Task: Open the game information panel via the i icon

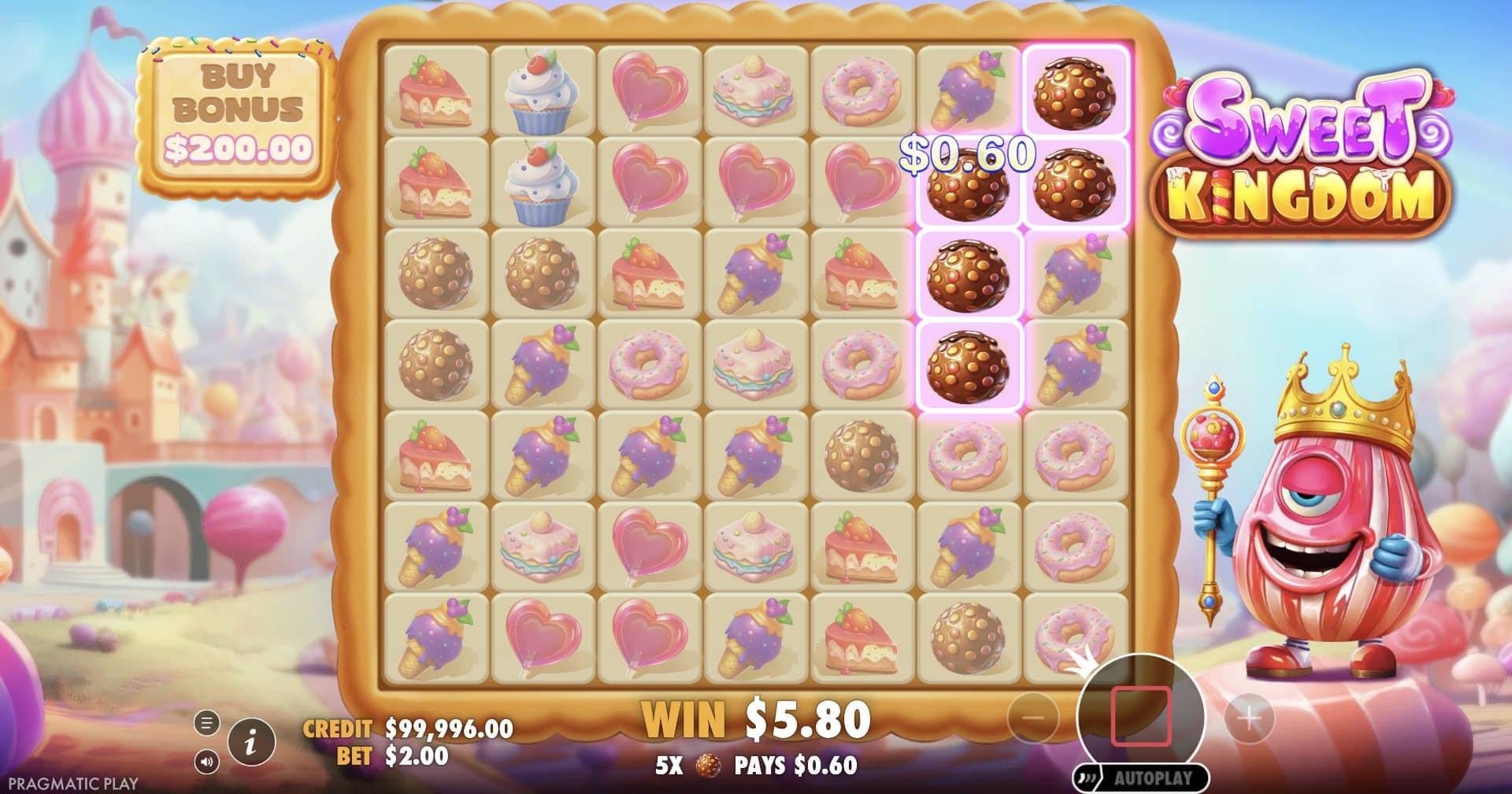Action: click(x=250, y=740)
